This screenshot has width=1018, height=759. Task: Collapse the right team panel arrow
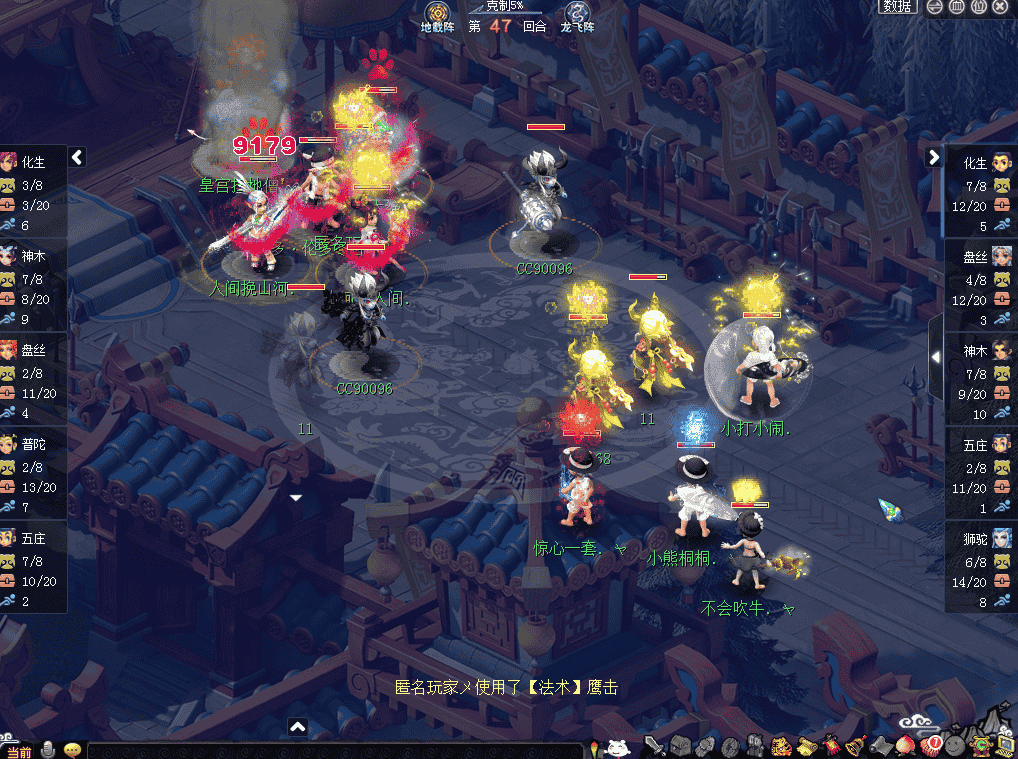934,157
